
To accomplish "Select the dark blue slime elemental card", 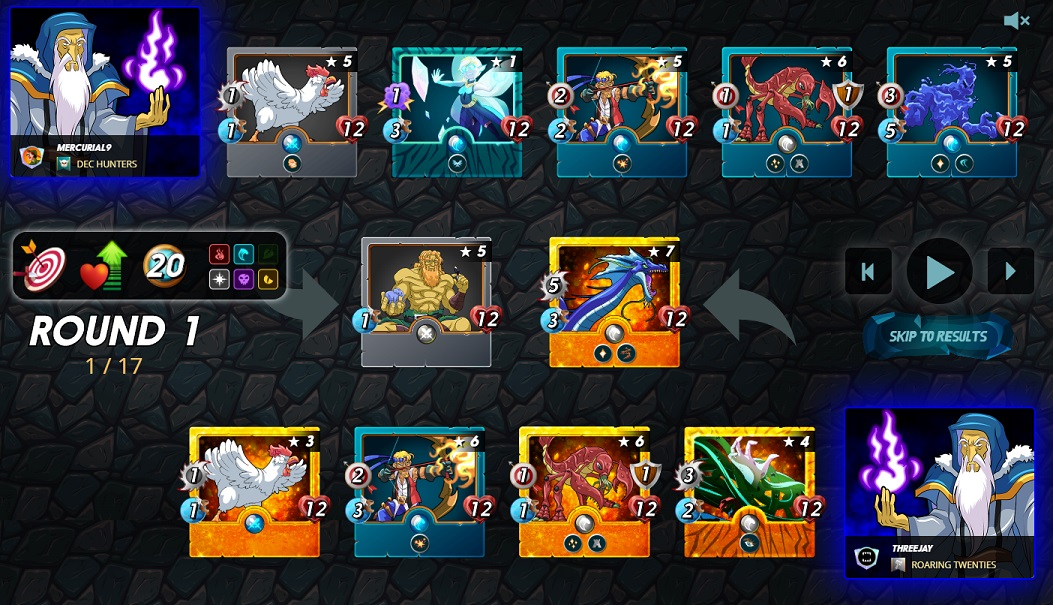I will [952, 112].
